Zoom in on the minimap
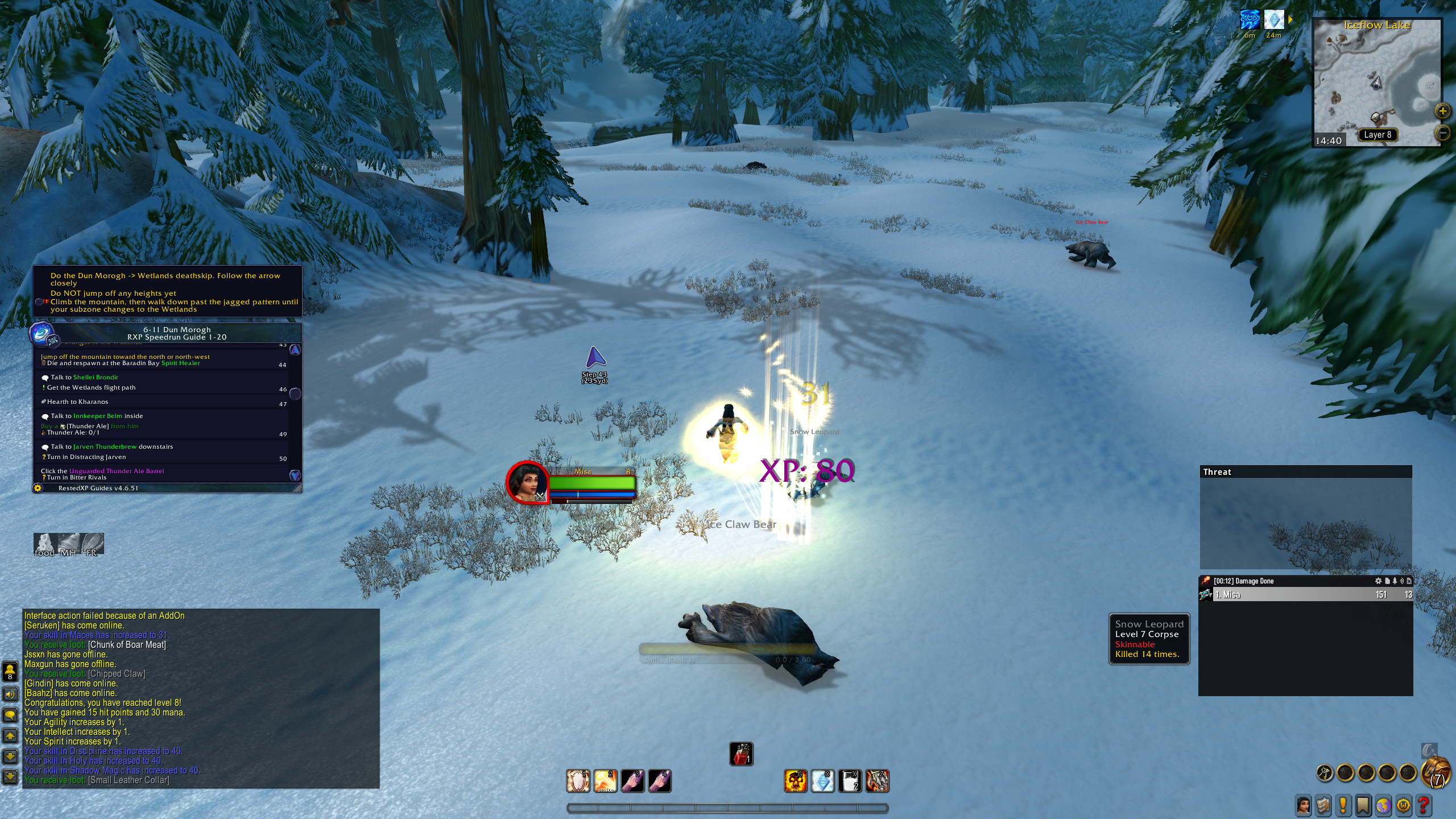Viewport: 1456px width, 819px height. 1442,111
